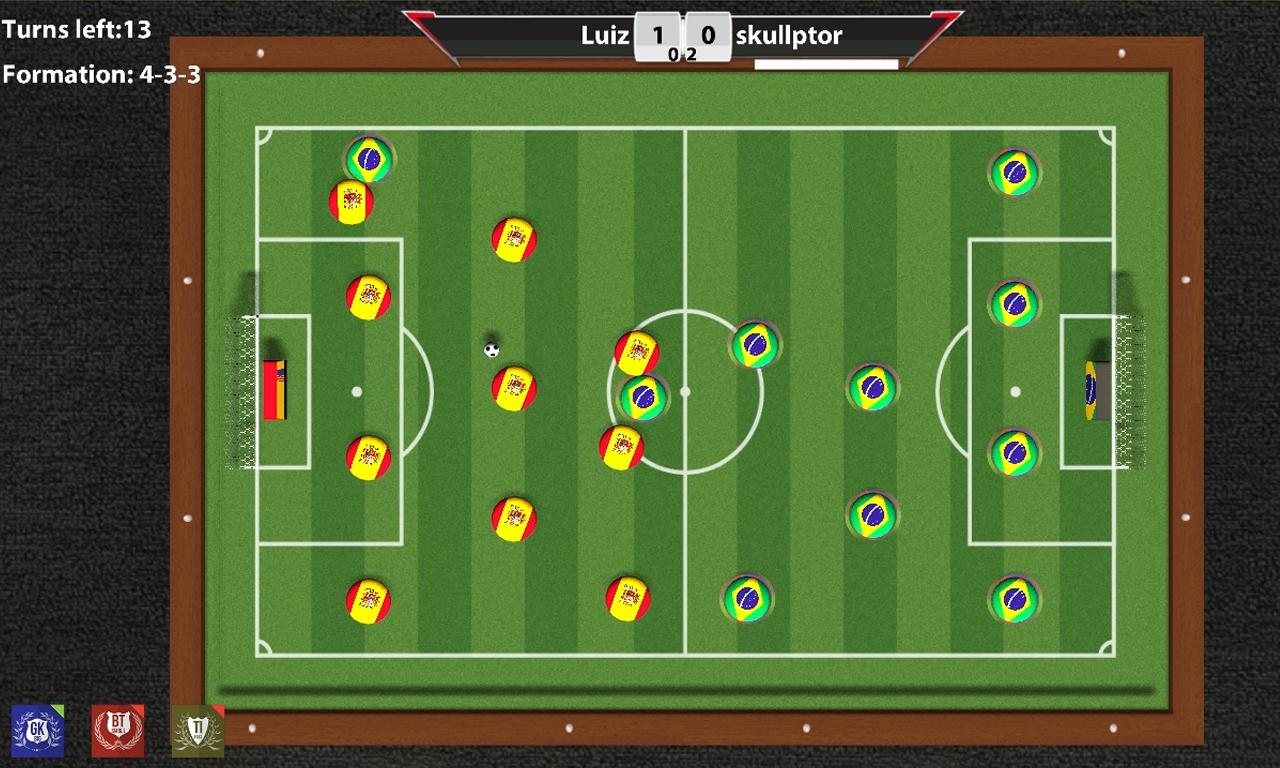
Task: Activate the red BT skill card
Action: click(x=117, y=731)
